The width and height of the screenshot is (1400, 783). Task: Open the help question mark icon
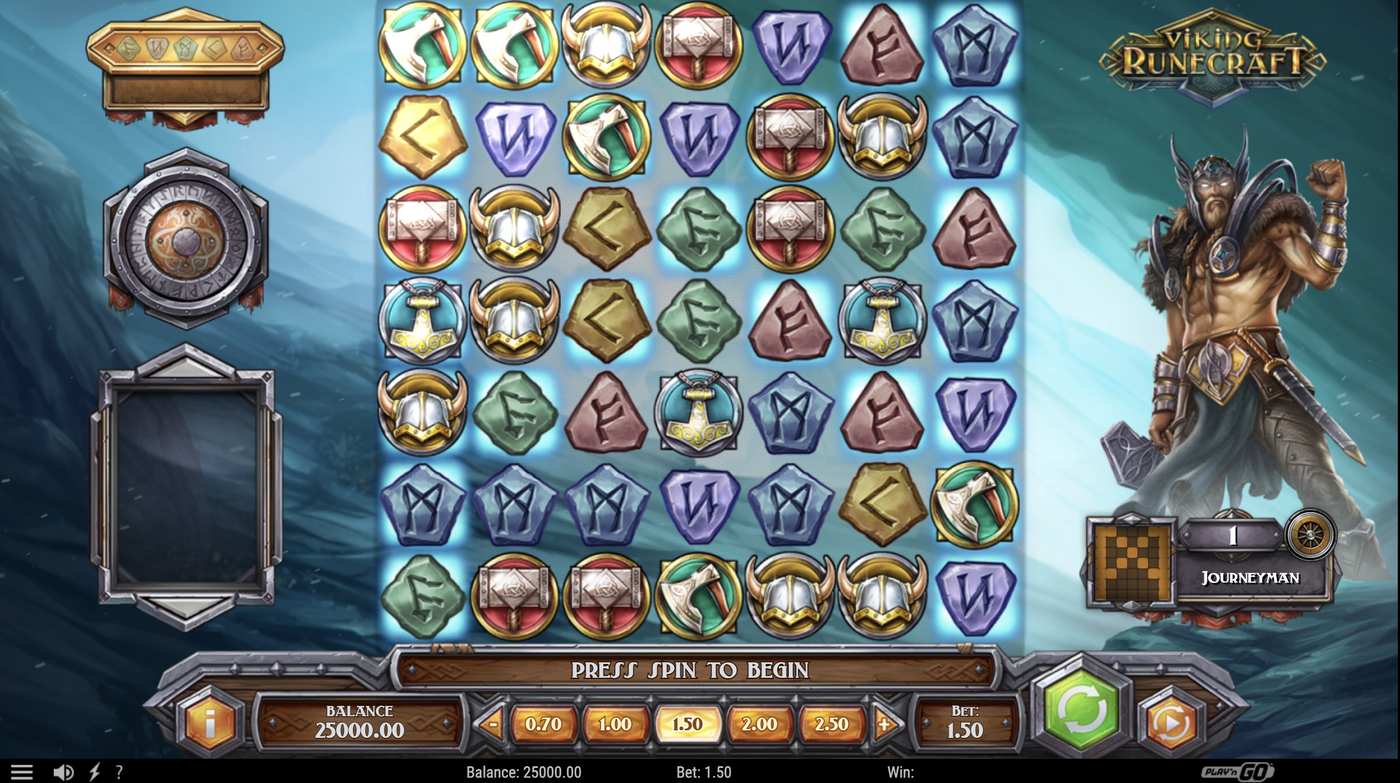pos(118,770)
